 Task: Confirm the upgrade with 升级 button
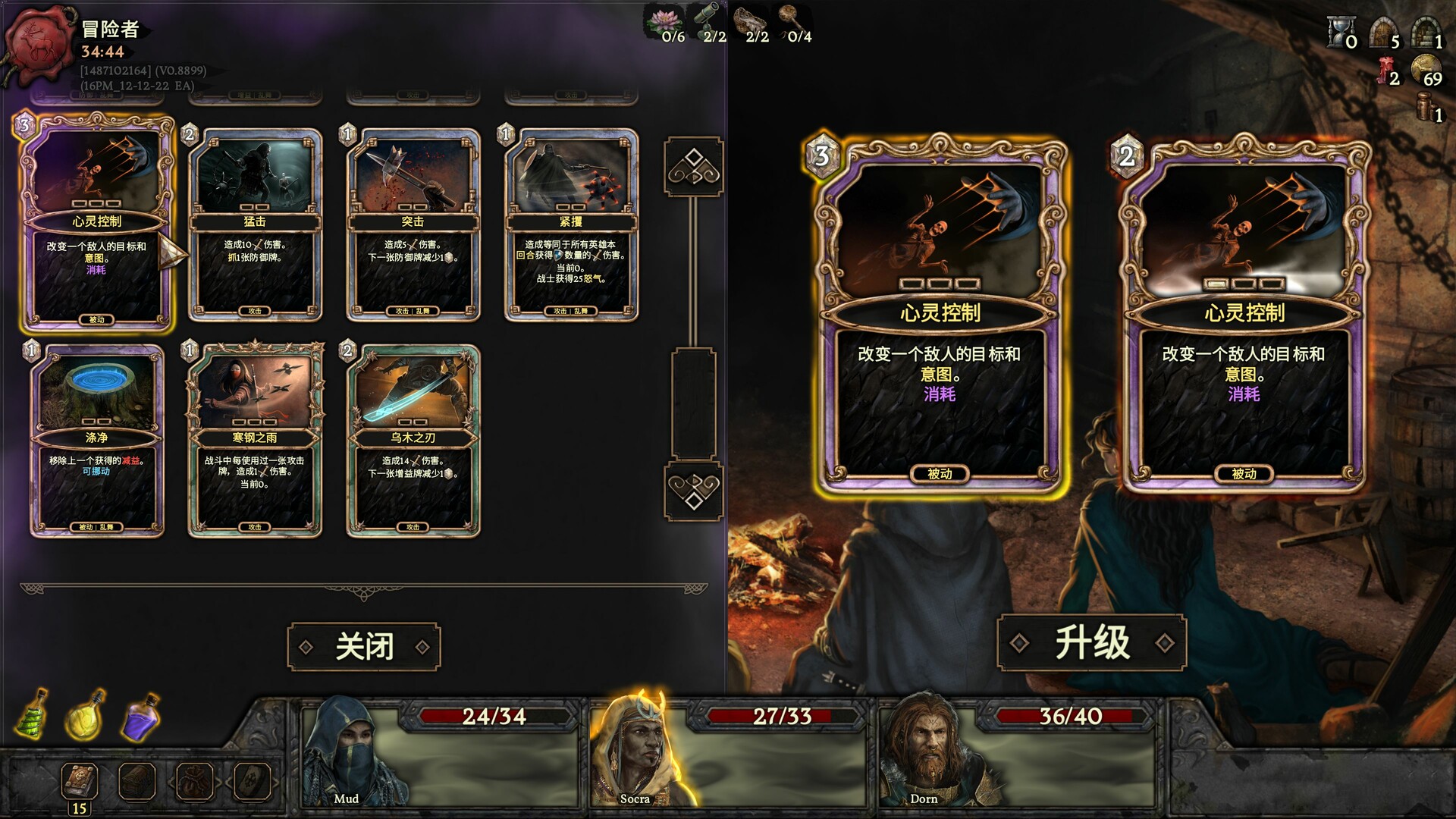pyautogui.click(x=1091, y=643)
